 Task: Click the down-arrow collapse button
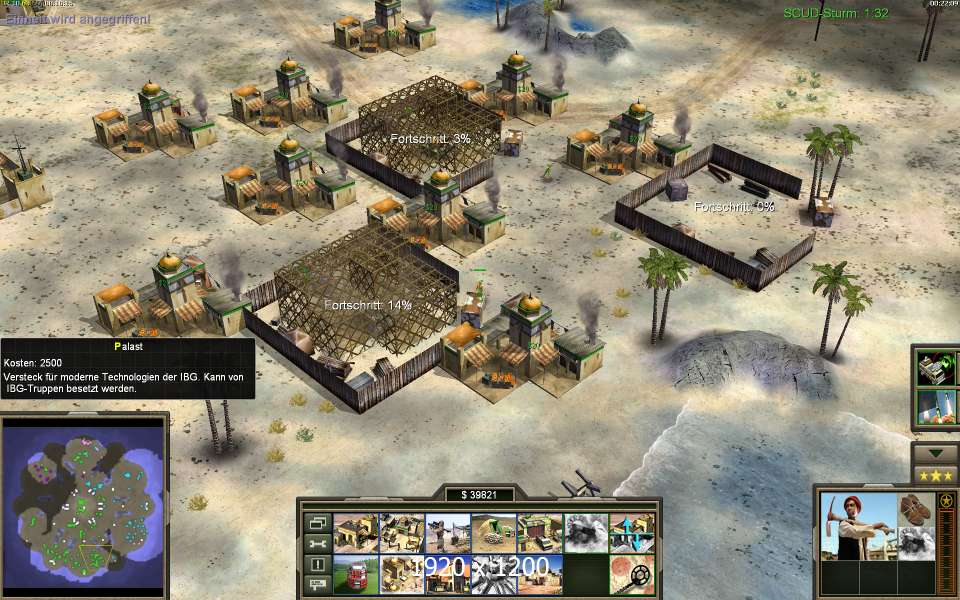935,452
